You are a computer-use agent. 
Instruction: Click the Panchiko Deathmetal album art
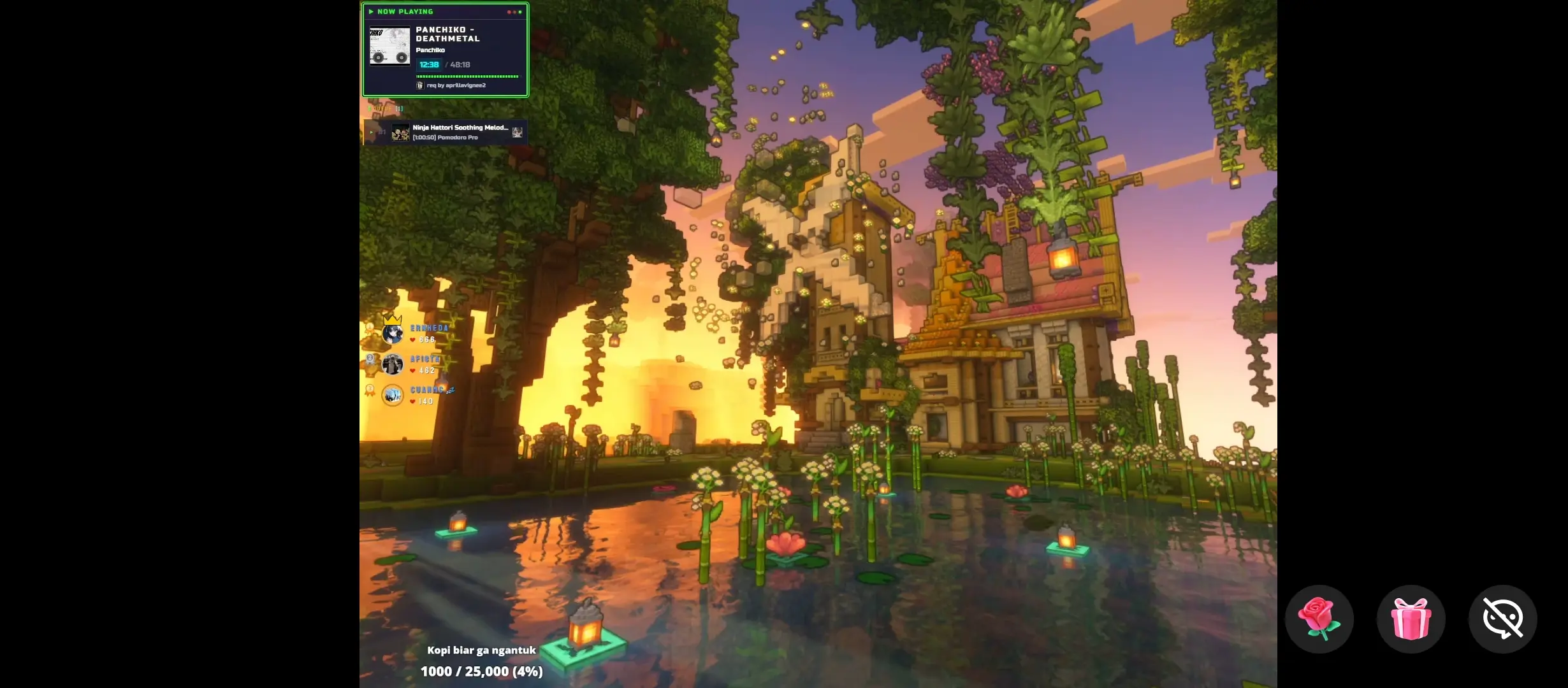pyautogui.click(x=389, y=46)
